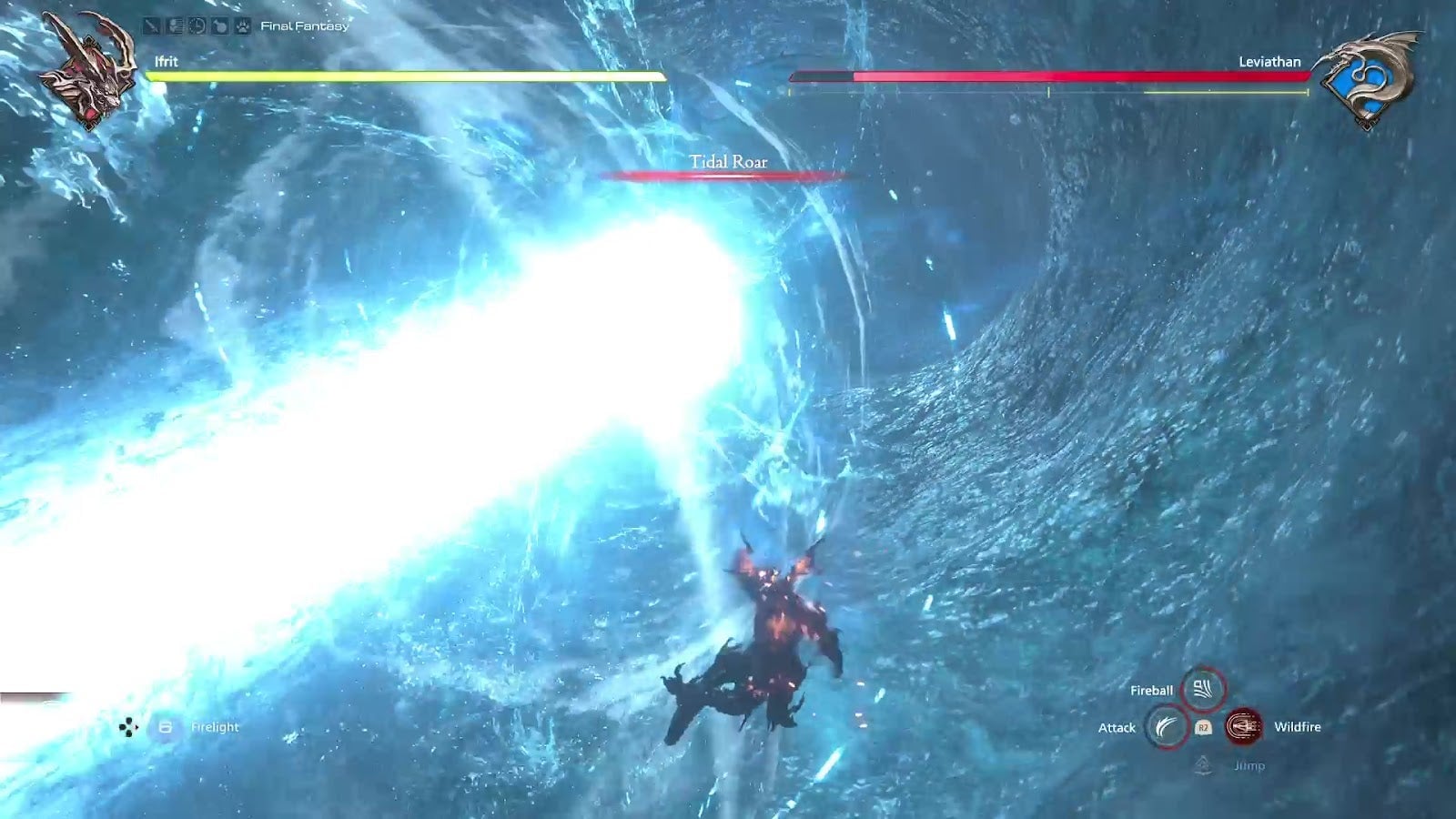This screenshot has height=819, width=1456.
Task: Click the Tidal Roar cast name label
Action: [x=727, y=161]
